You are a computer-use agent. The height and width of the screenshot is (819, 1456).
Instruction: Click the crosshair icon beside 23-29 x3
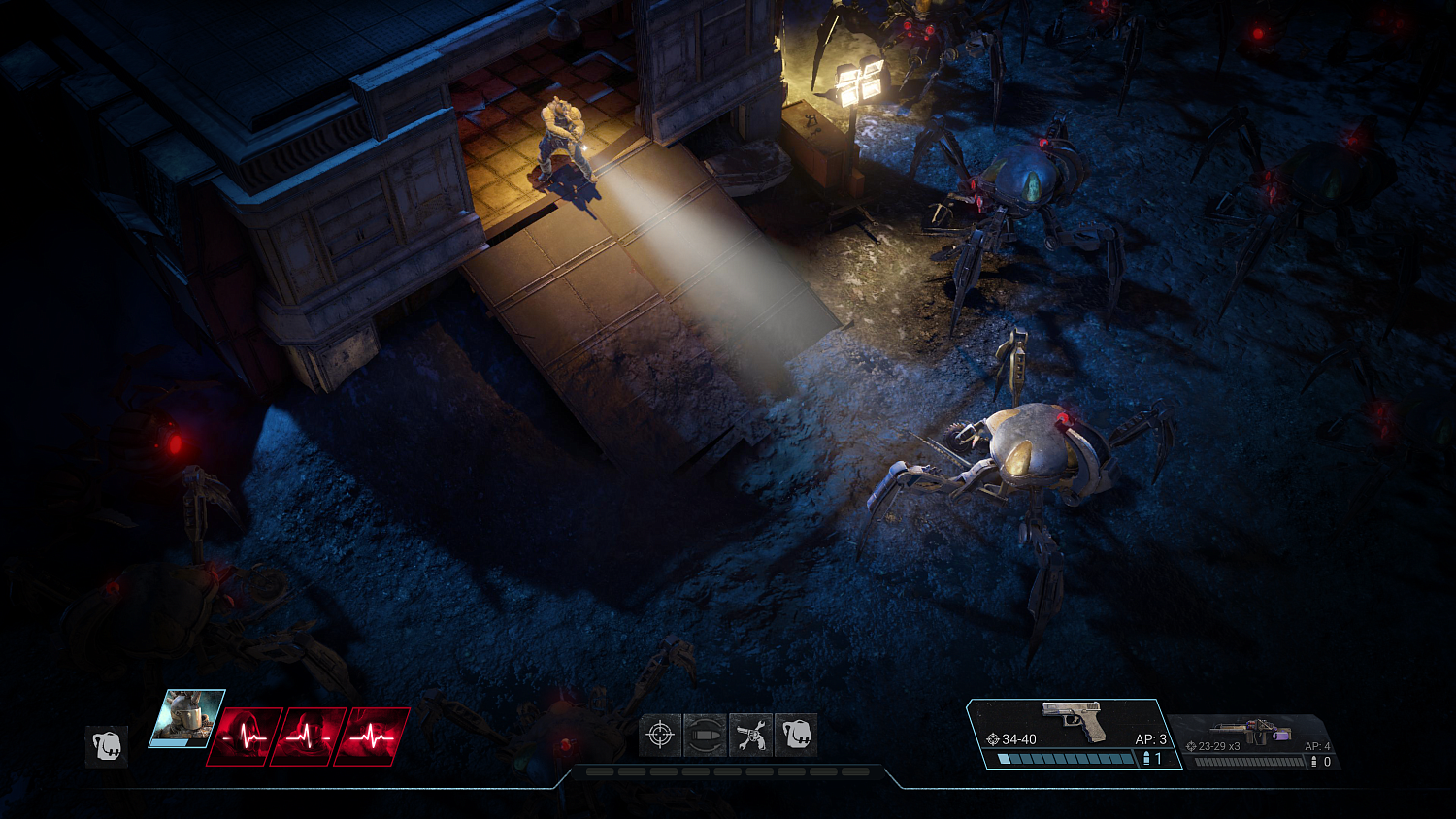click(1190, 745)
